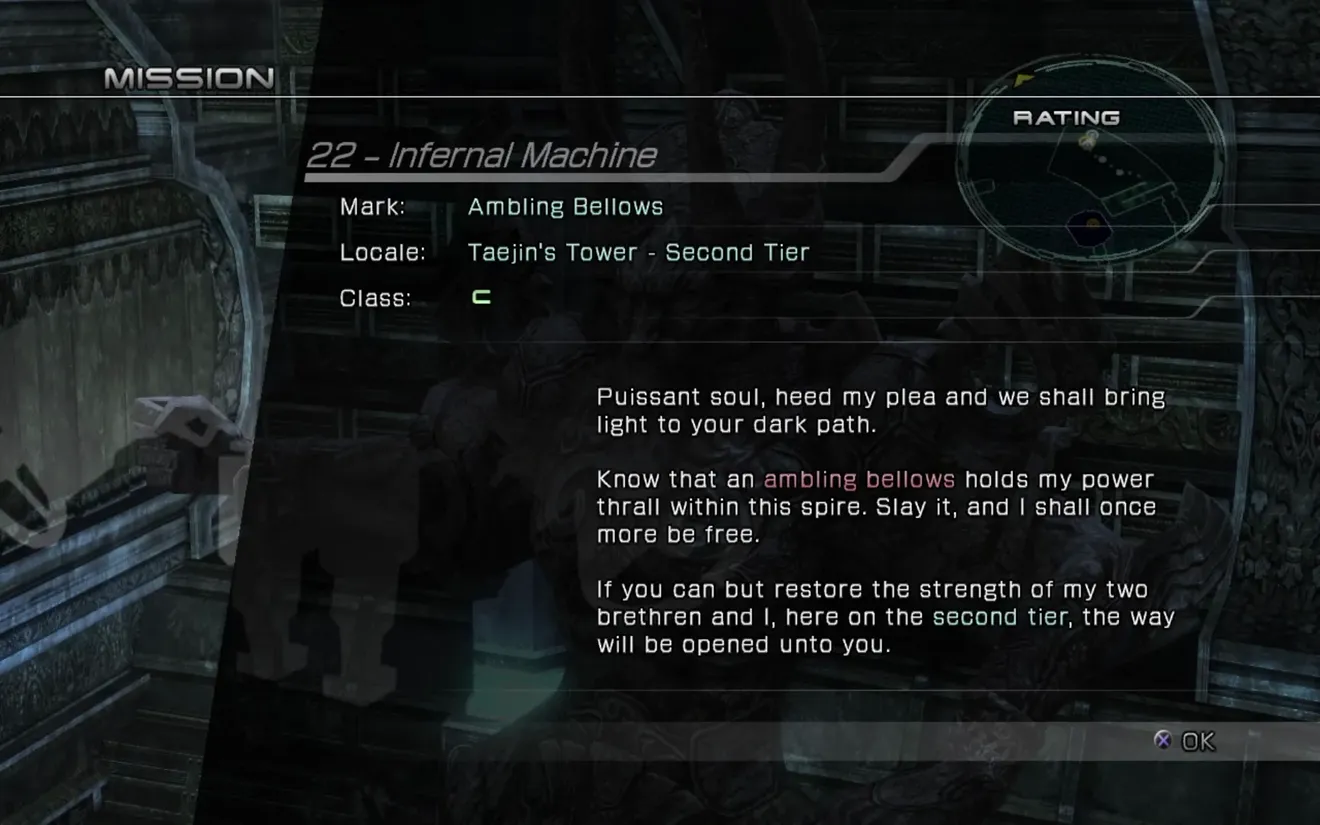Open the circular minimap of Taejin's Tower

[x=1090, y=160]
